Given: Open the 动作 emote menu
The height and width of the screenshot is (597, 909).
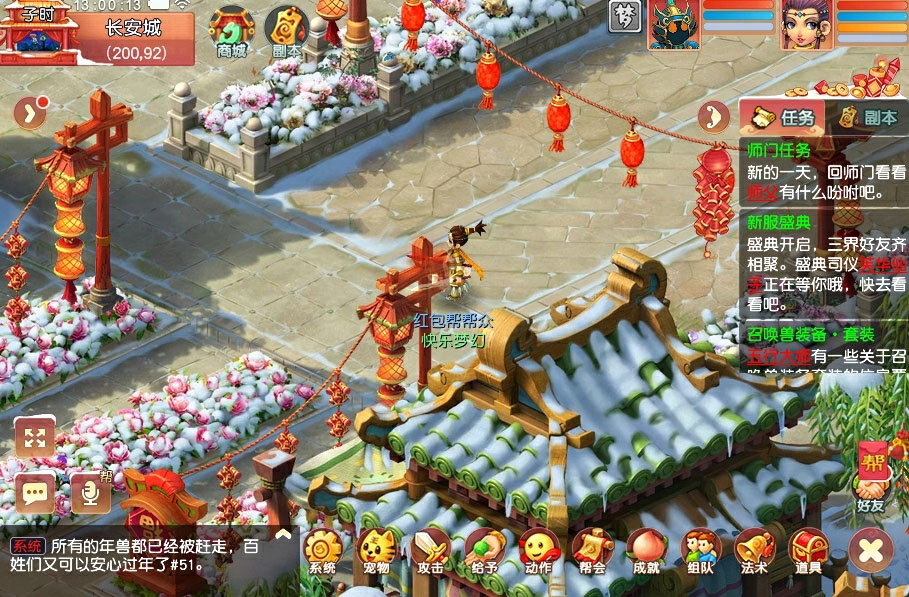Looking at the screenshot, I should (538, 551).
